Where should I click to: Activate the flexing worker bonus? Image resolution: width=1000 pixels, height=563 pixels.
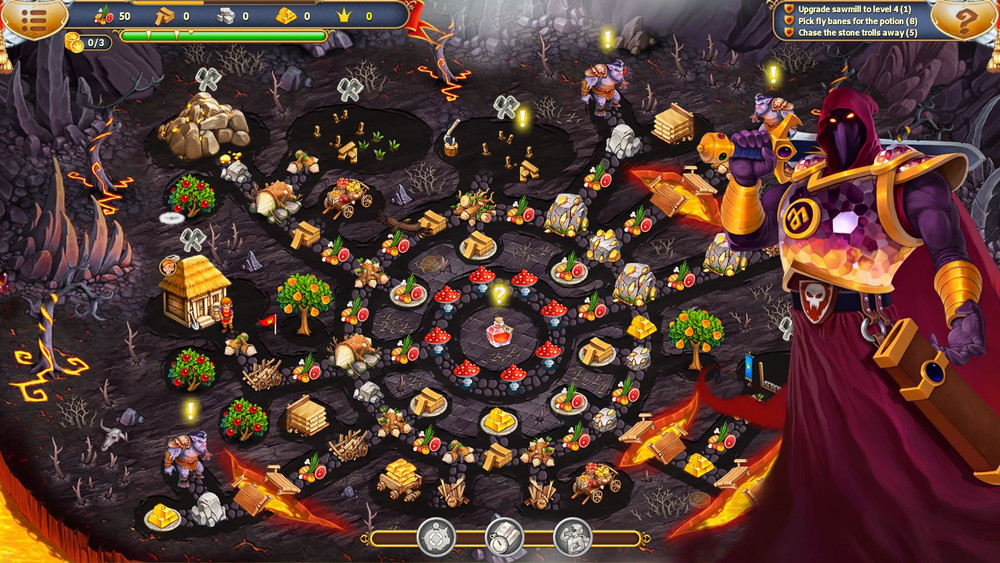pyautogui.click(x=573, y=537)
